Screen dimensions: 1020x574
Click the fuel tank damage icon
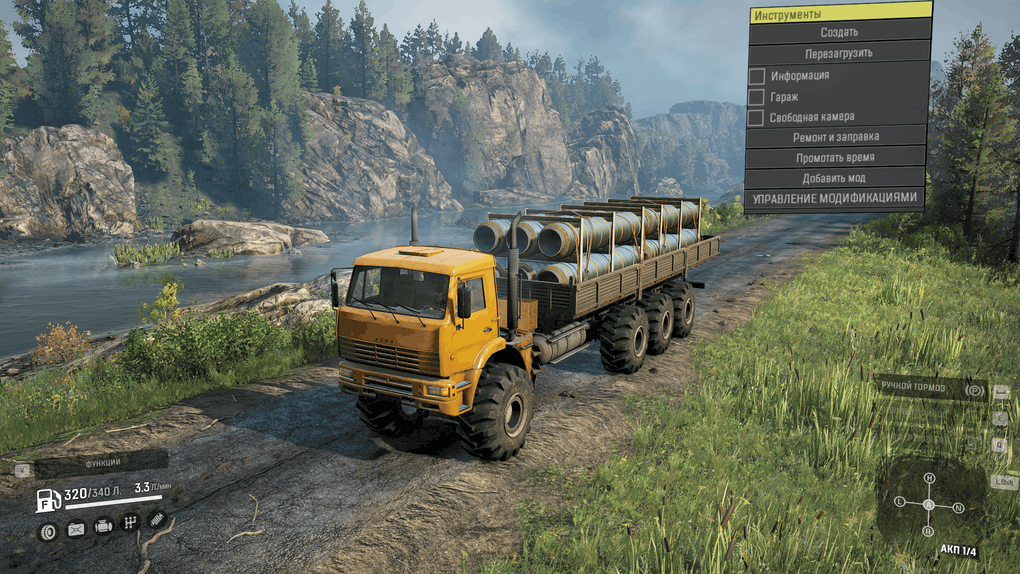(76, 530)
